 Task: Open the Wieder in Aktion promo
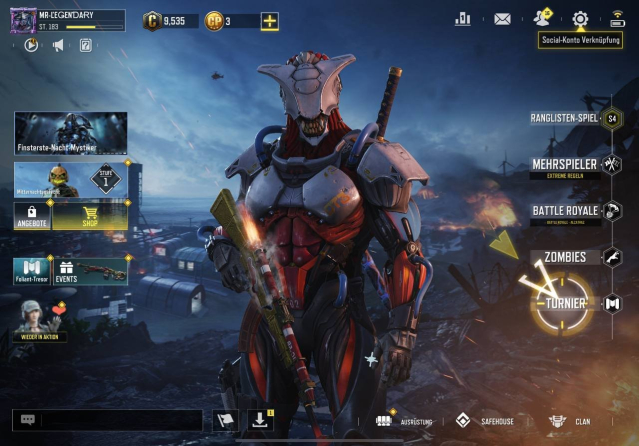(x=44, y=320)
